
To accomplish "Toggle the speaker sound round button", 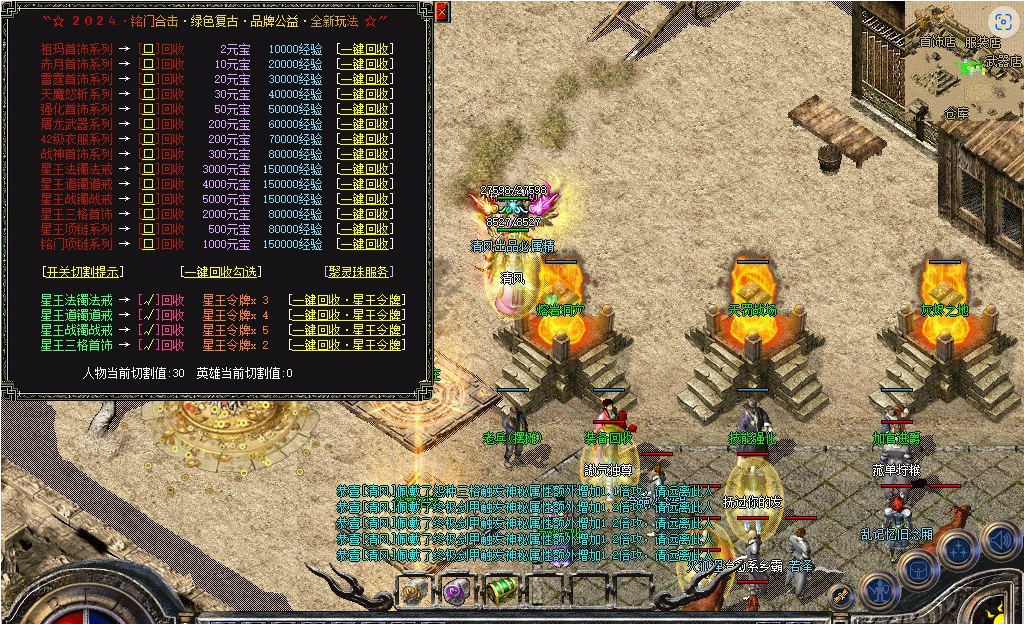I will tap(1000, 541).
